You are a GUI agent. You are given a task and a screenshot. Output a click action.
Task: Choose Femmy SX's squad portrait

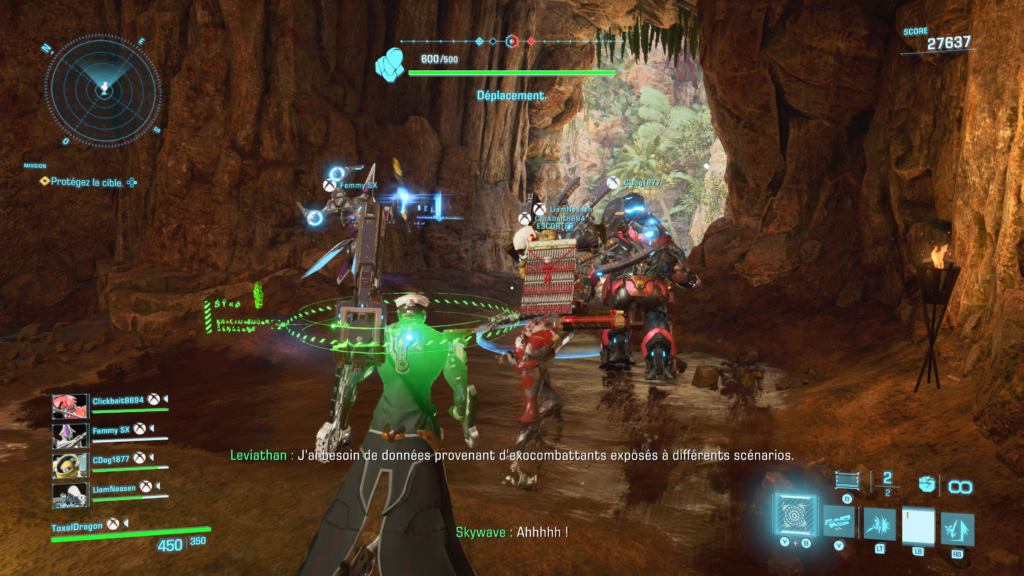click(x=70, y=435)
